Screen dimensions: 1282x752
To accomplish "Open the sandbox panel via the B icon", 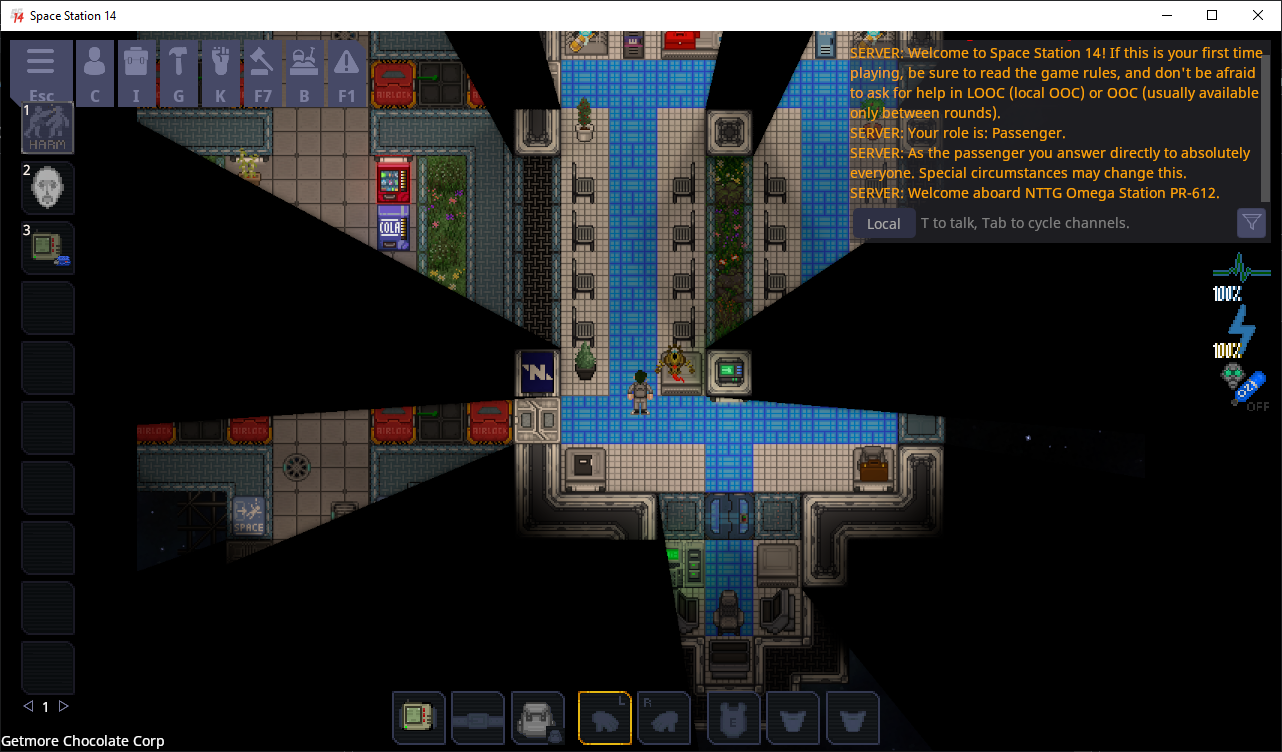I will click(x=304, y=62).
